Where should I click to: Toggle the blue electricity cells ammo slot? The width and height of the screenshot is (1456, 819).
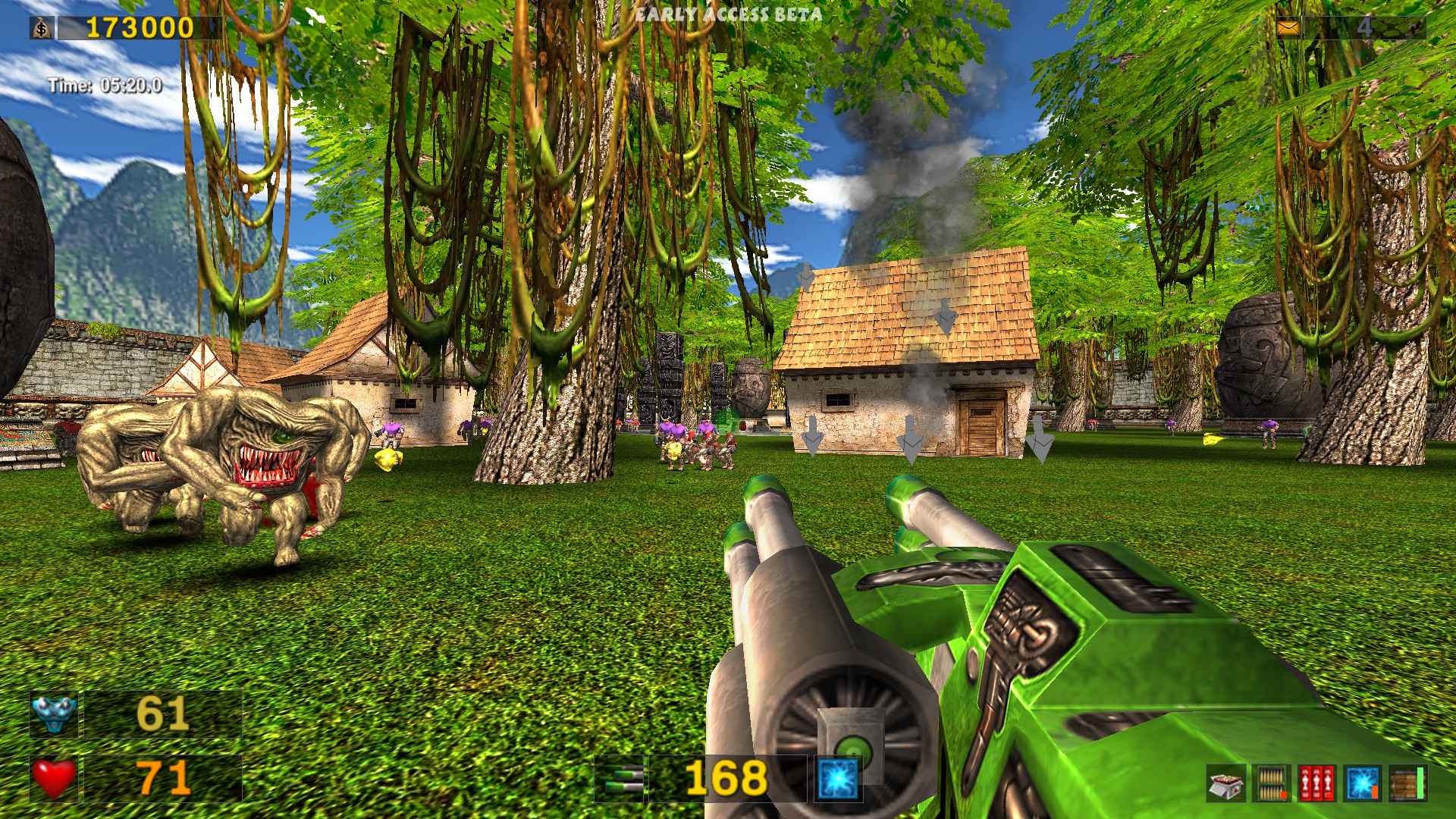click(x=1363, y=783)
